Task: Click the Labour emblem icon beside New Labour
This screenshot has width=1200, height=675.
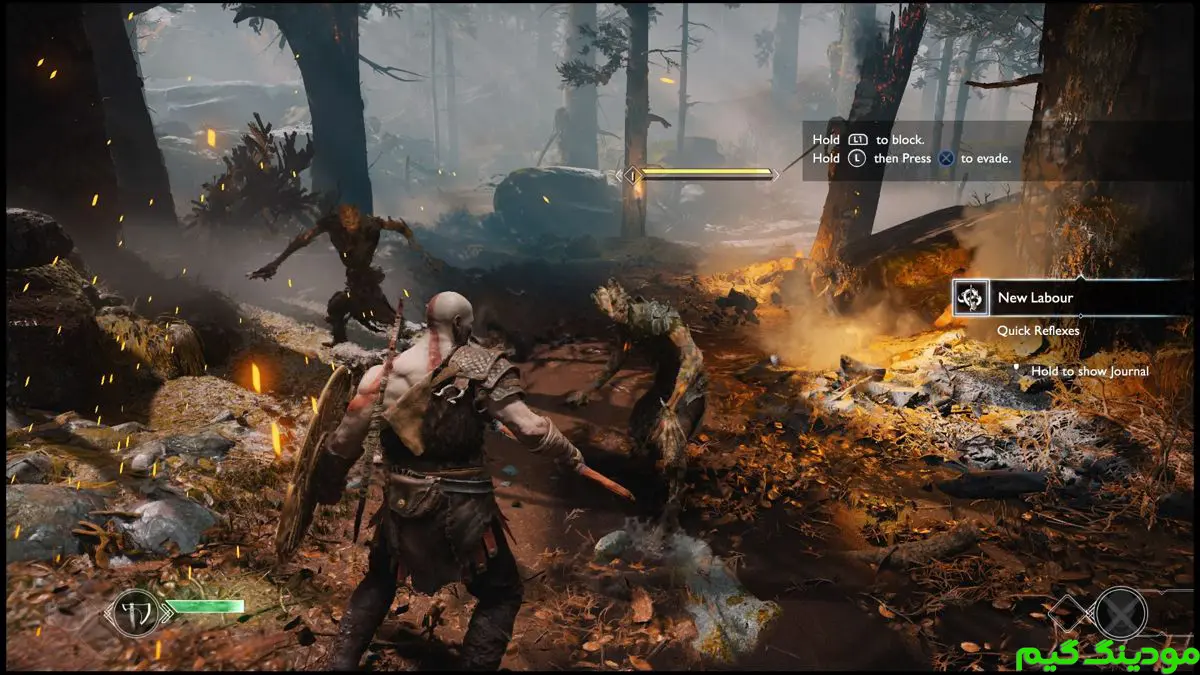Action: (970, 298)
